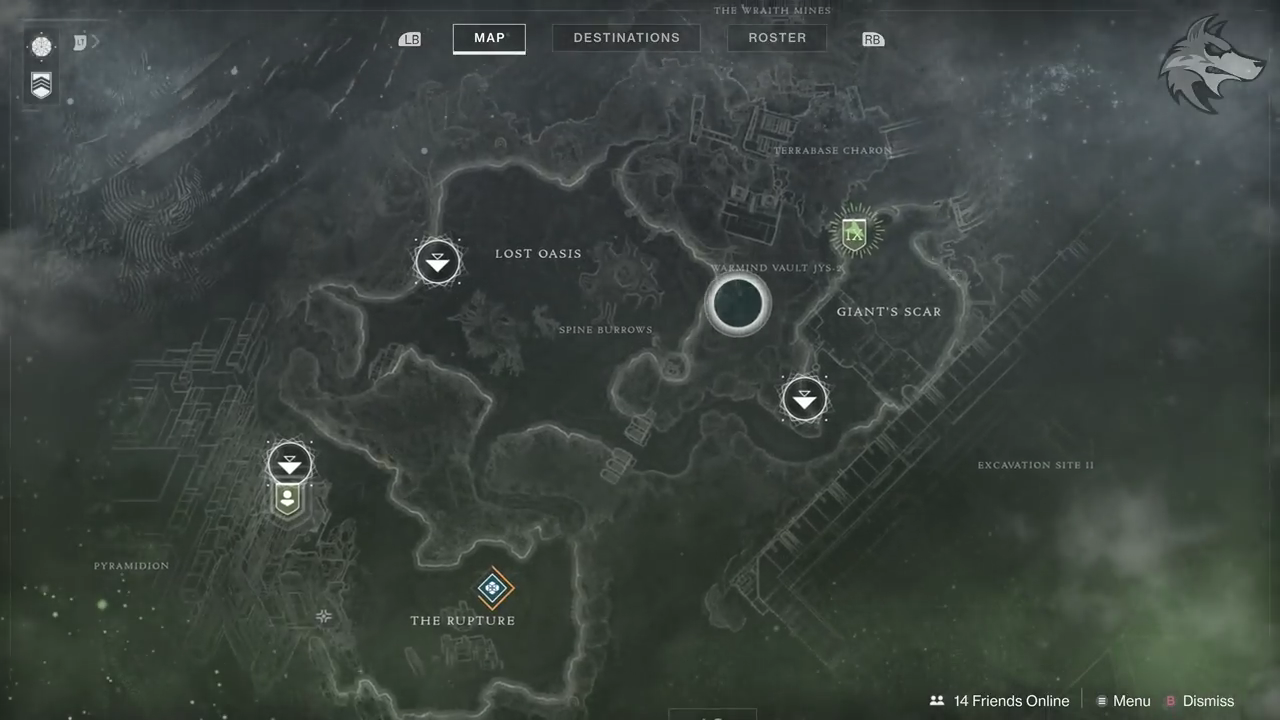Select the Lost Oasis landing zone icon
Screen dimensions: 1280x720
(437, 261)
